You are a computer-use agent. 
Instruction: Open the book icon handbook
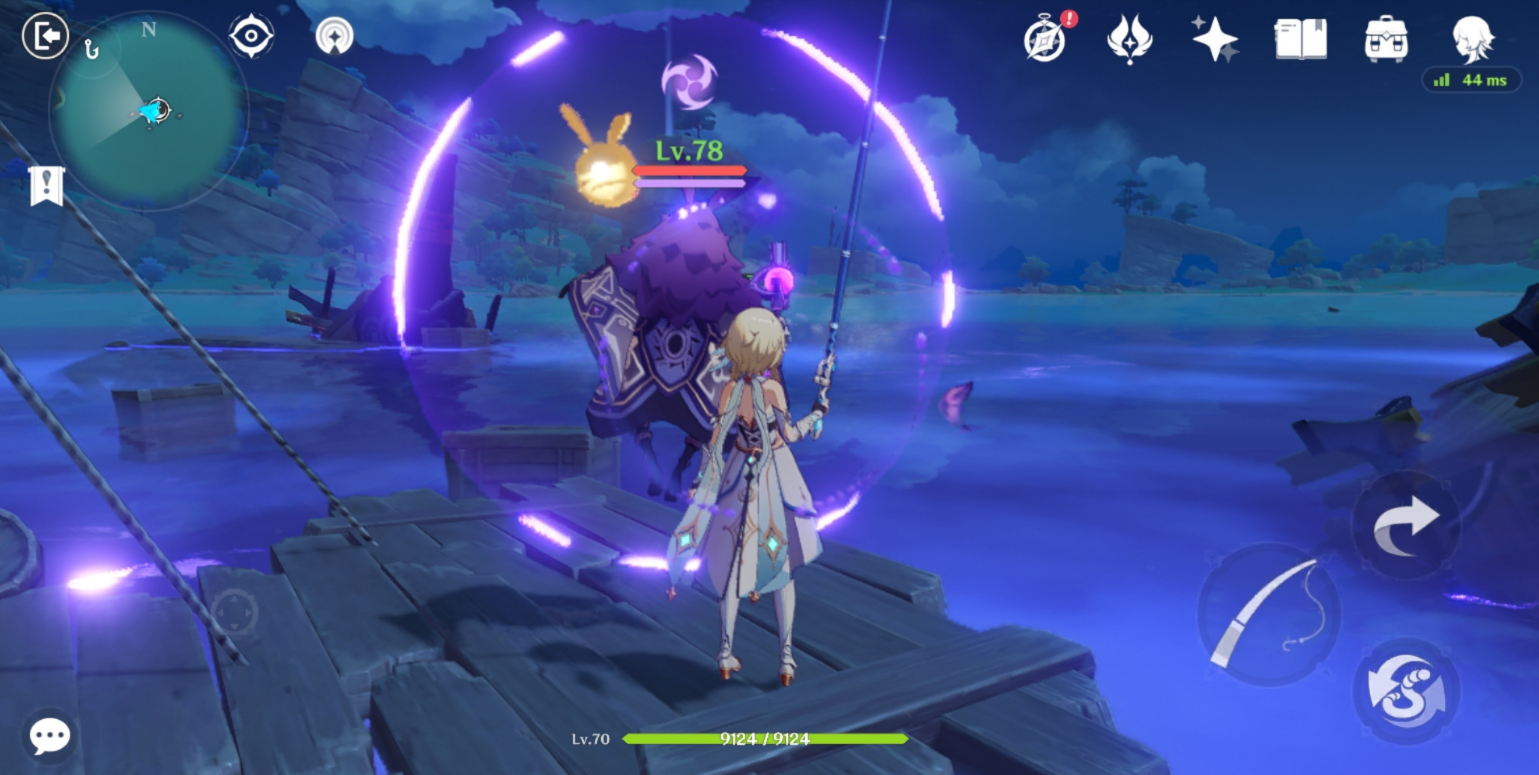1300,41
